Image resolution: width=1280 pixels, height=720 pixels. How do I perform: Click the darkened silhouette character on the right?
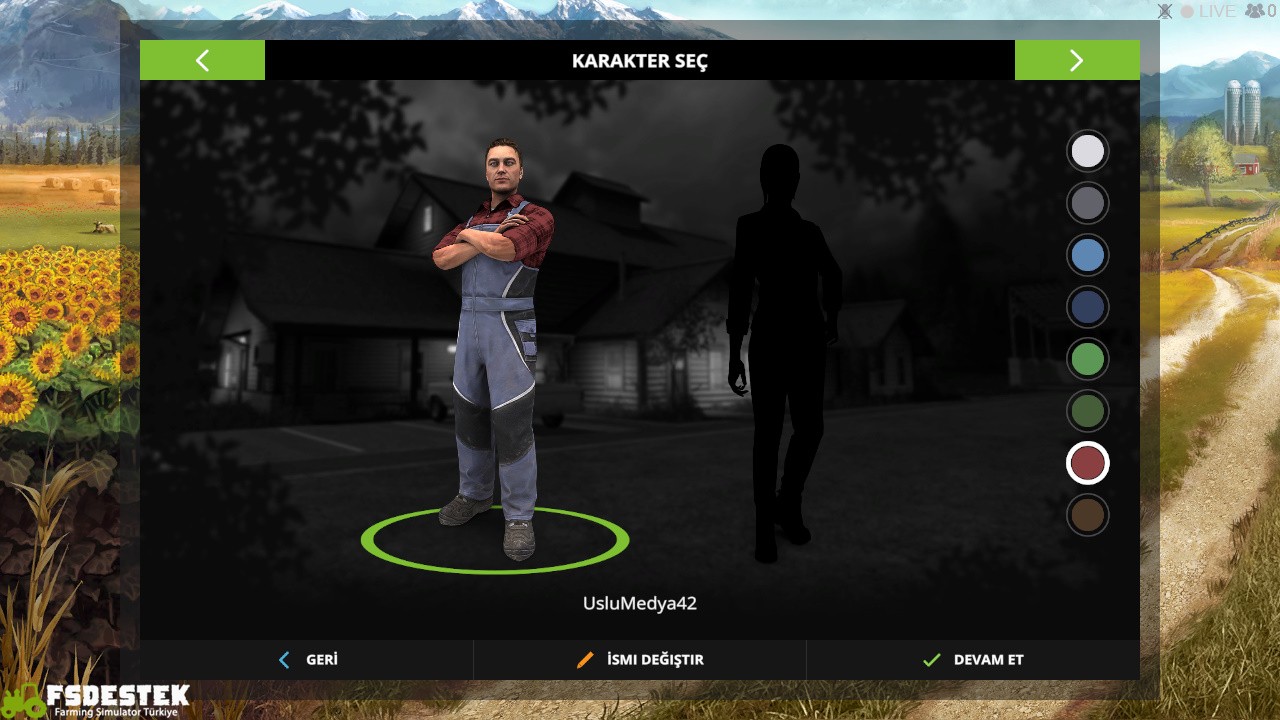click(x=780, y=340)
